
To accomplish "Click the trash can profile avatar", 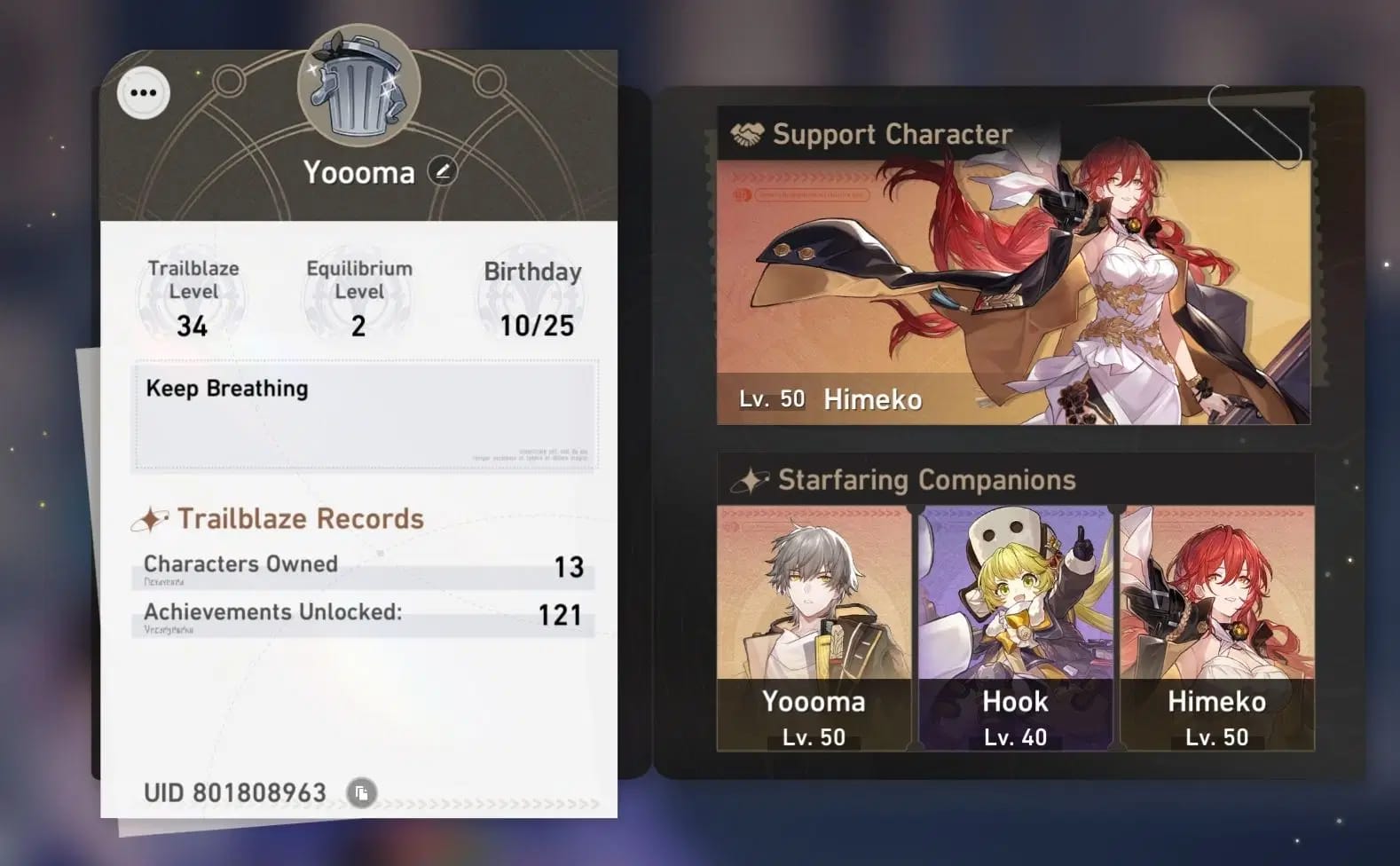I will click(x=358, y=87).
